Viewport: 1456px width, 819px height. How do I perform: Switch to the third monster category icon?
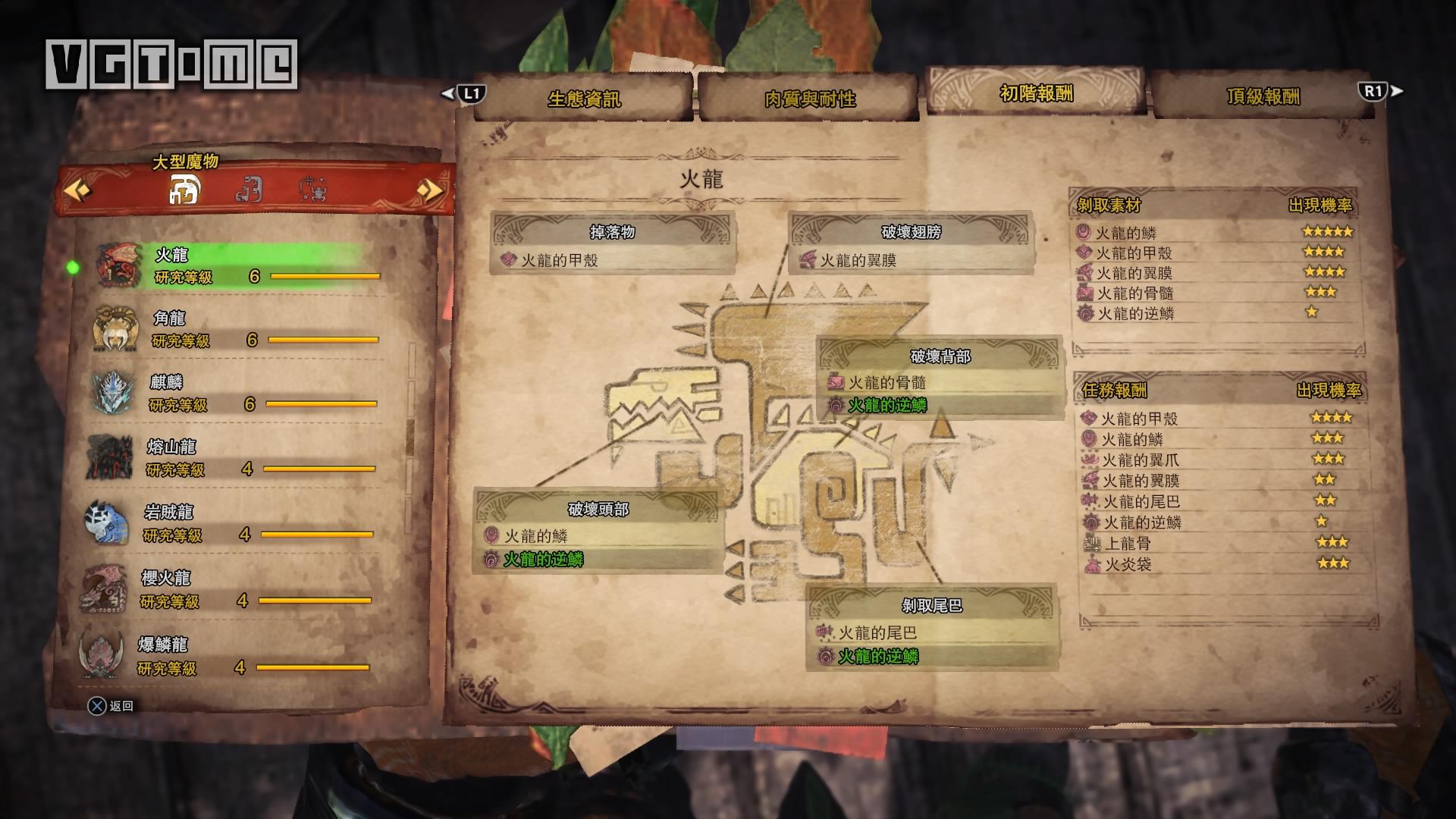coord(313,190)
